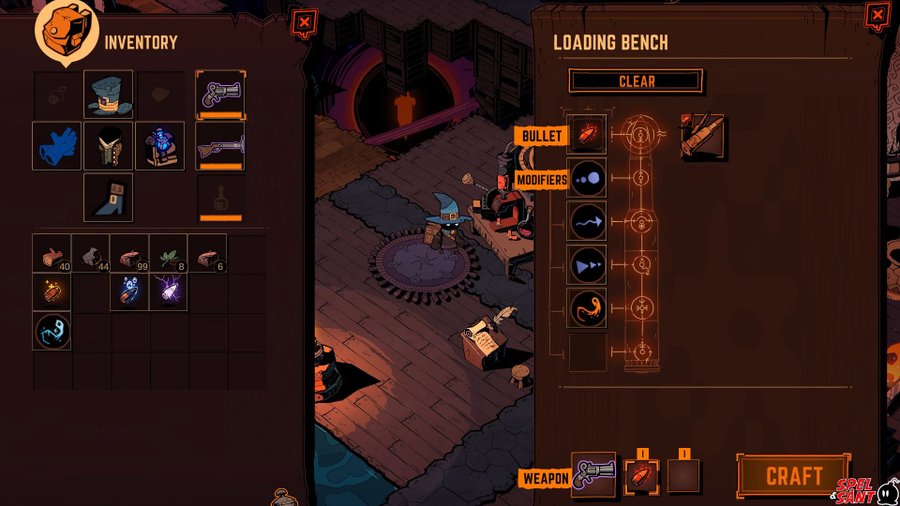
Task: Select the wavy arrow modifier slot
Action: click(587, 221)
